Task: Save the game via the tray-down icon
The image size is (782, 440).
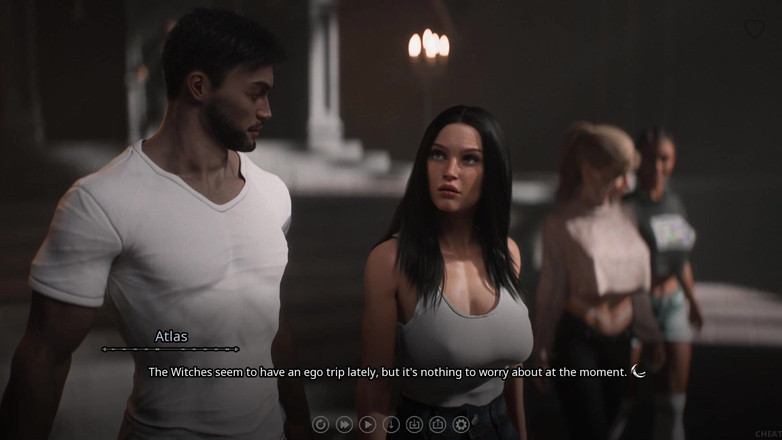Action: (x=414, y=424)
